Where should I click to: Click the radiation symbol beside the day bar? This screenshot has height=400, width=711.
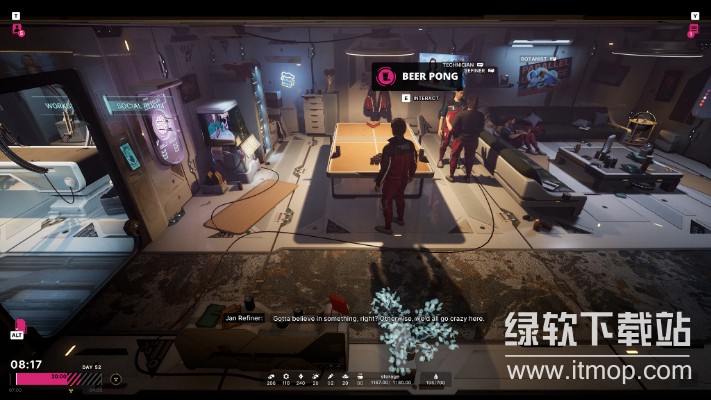pos(116,379)
